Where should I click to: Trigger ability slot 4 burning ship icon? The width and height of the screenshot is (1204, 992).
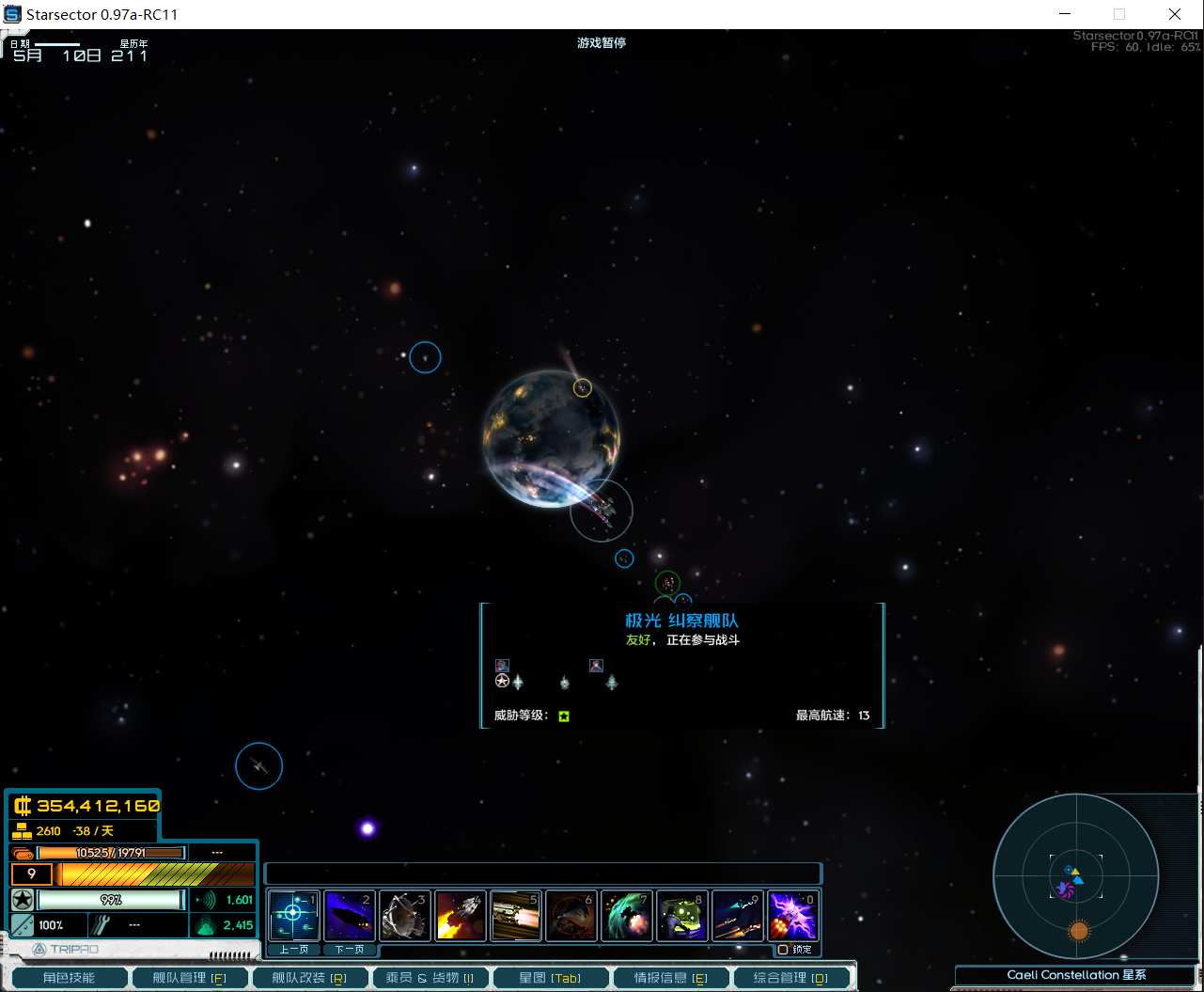[x=460, y=916]
